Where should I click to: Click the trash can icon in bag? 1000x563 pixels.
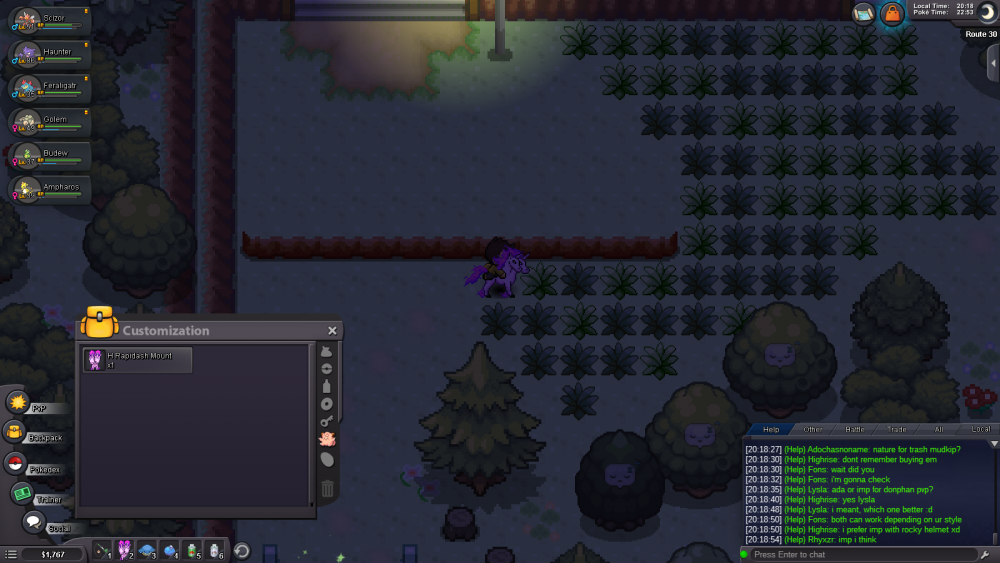327,489
